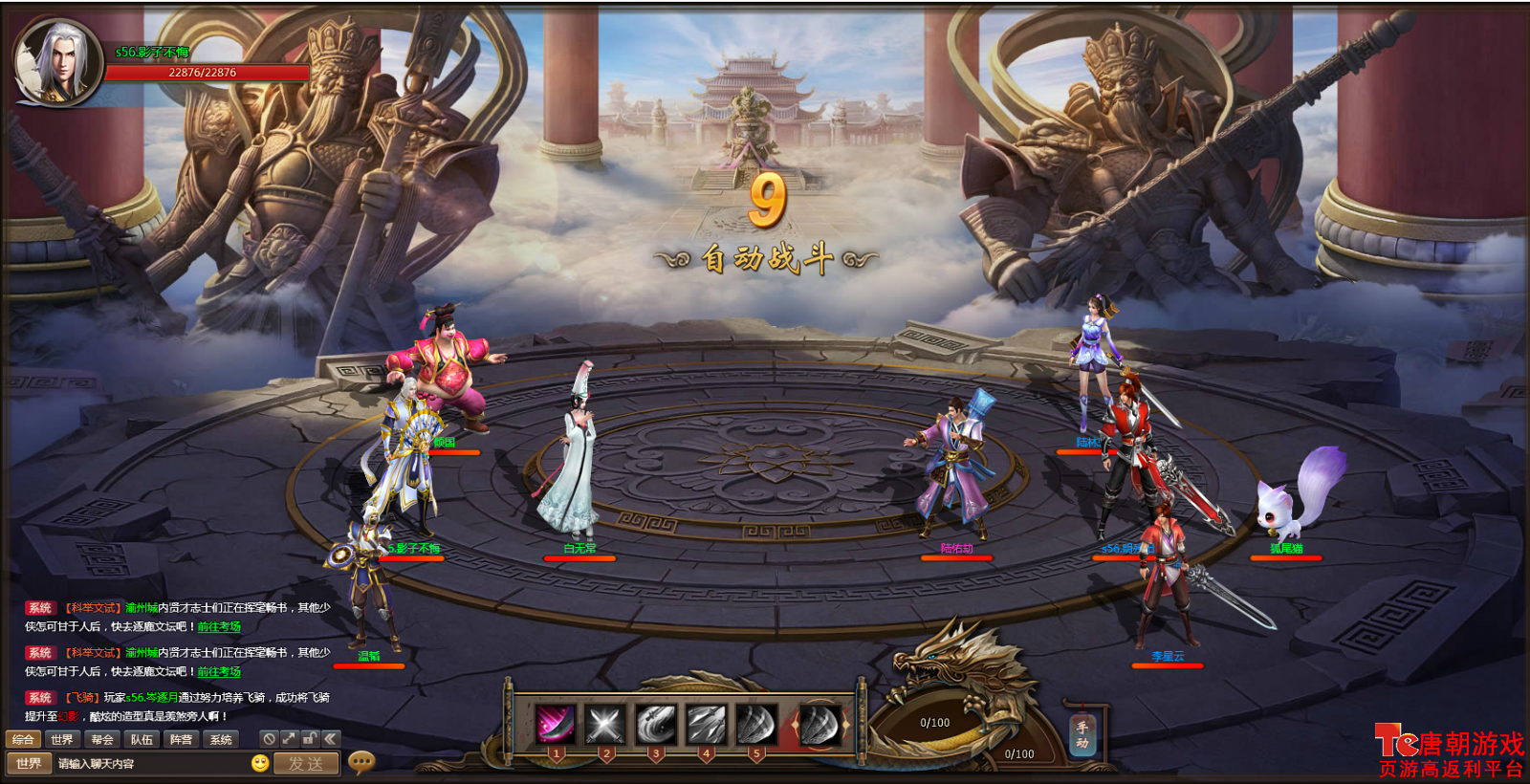The height and width of the screenshot is (784, 1530).
Task: Show the 帮会 guild chat tab
Action: 102,739
